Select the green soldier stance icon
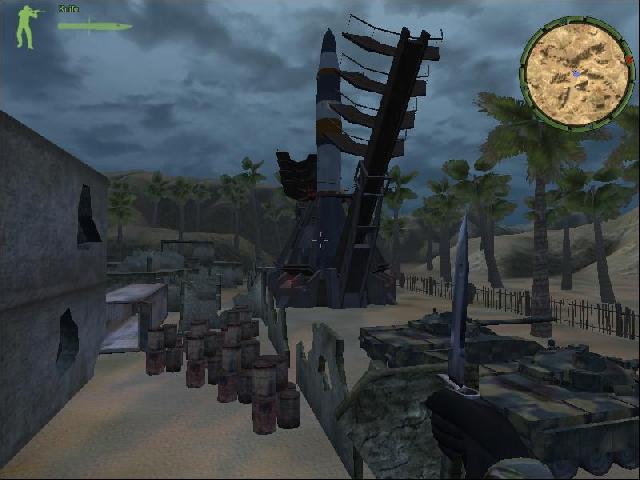This screenshot has height=480, width=640. point(29,27)
